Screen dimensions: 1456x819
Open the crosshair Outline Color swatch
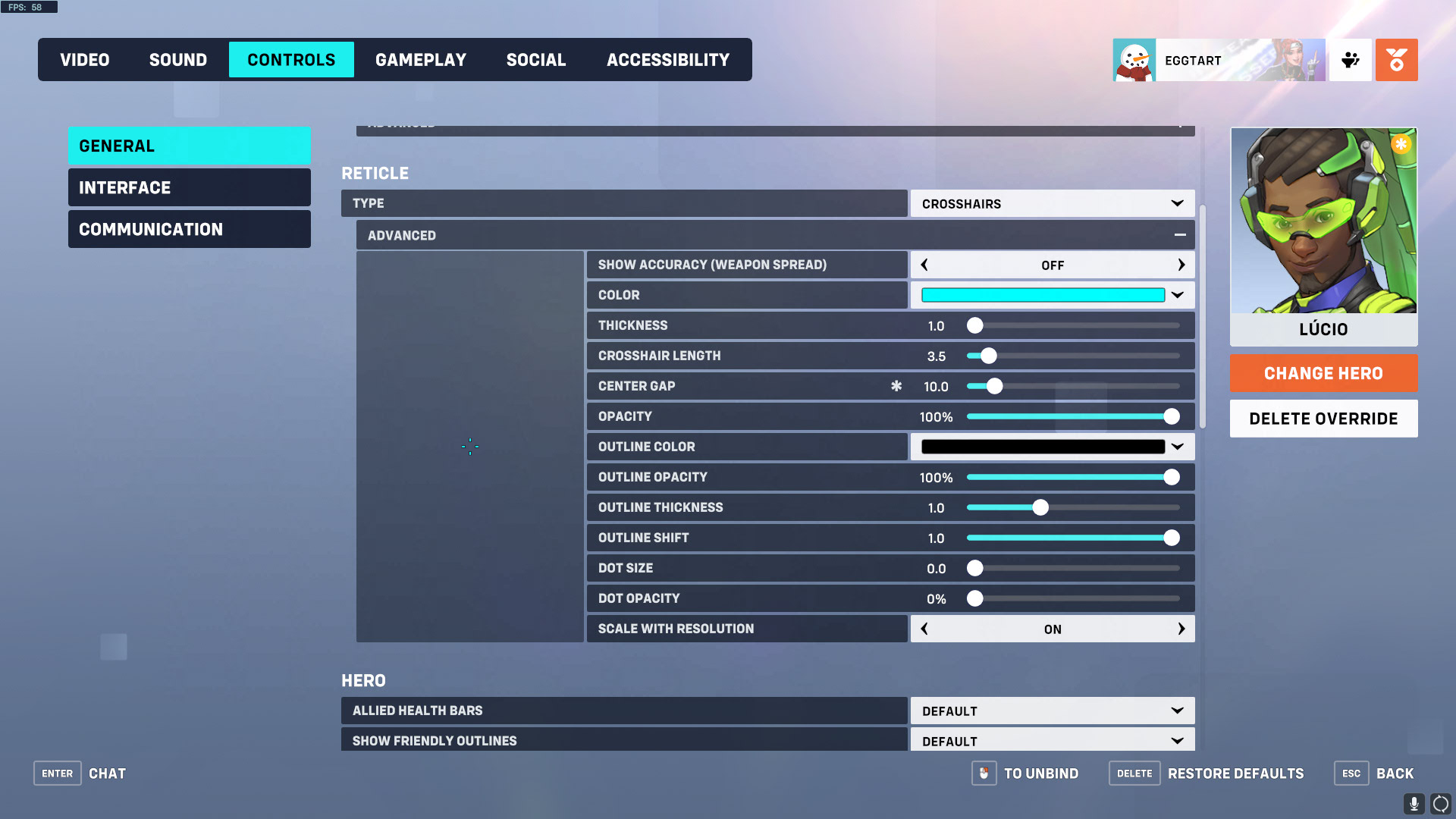(x=1043, y=447)
